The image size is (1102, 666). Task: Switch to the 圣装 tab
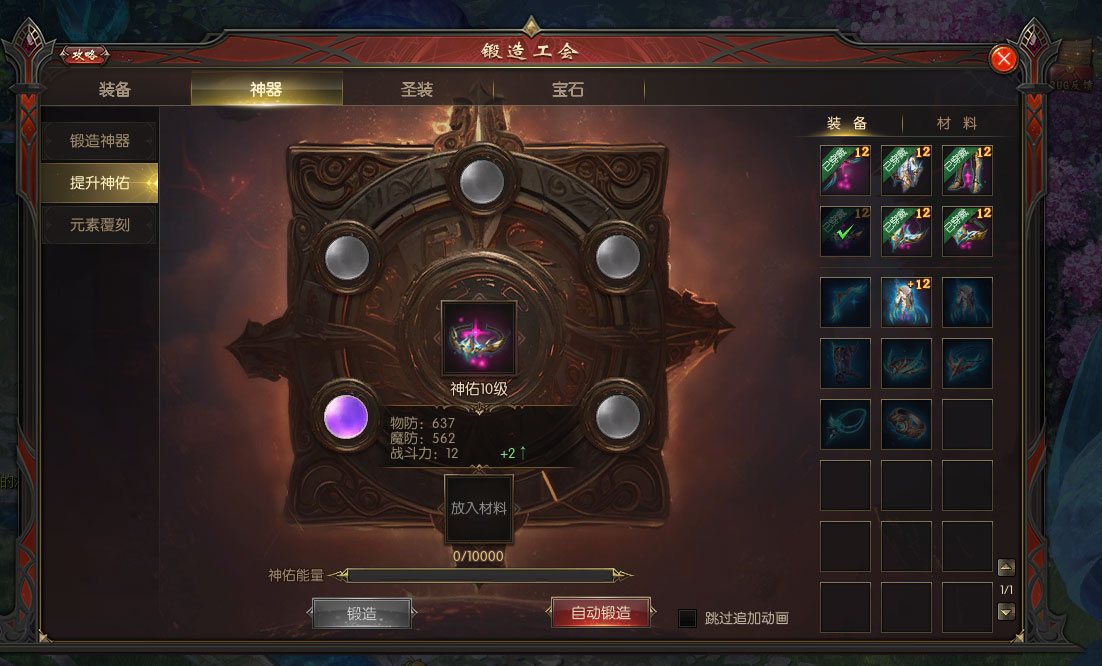pyautogui.click(x=417, y=90)
